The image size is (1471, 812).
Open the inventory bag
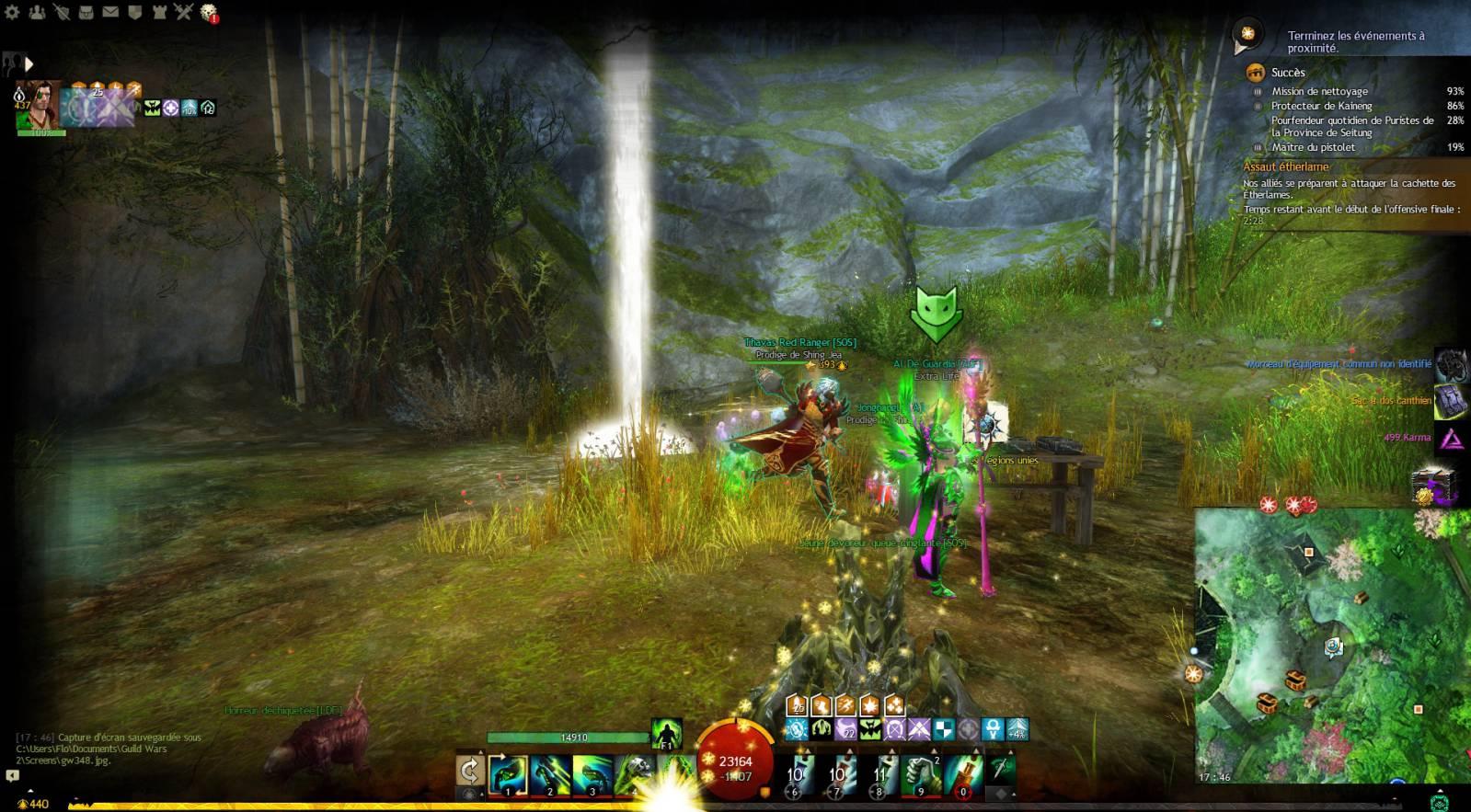pos(86,12)
